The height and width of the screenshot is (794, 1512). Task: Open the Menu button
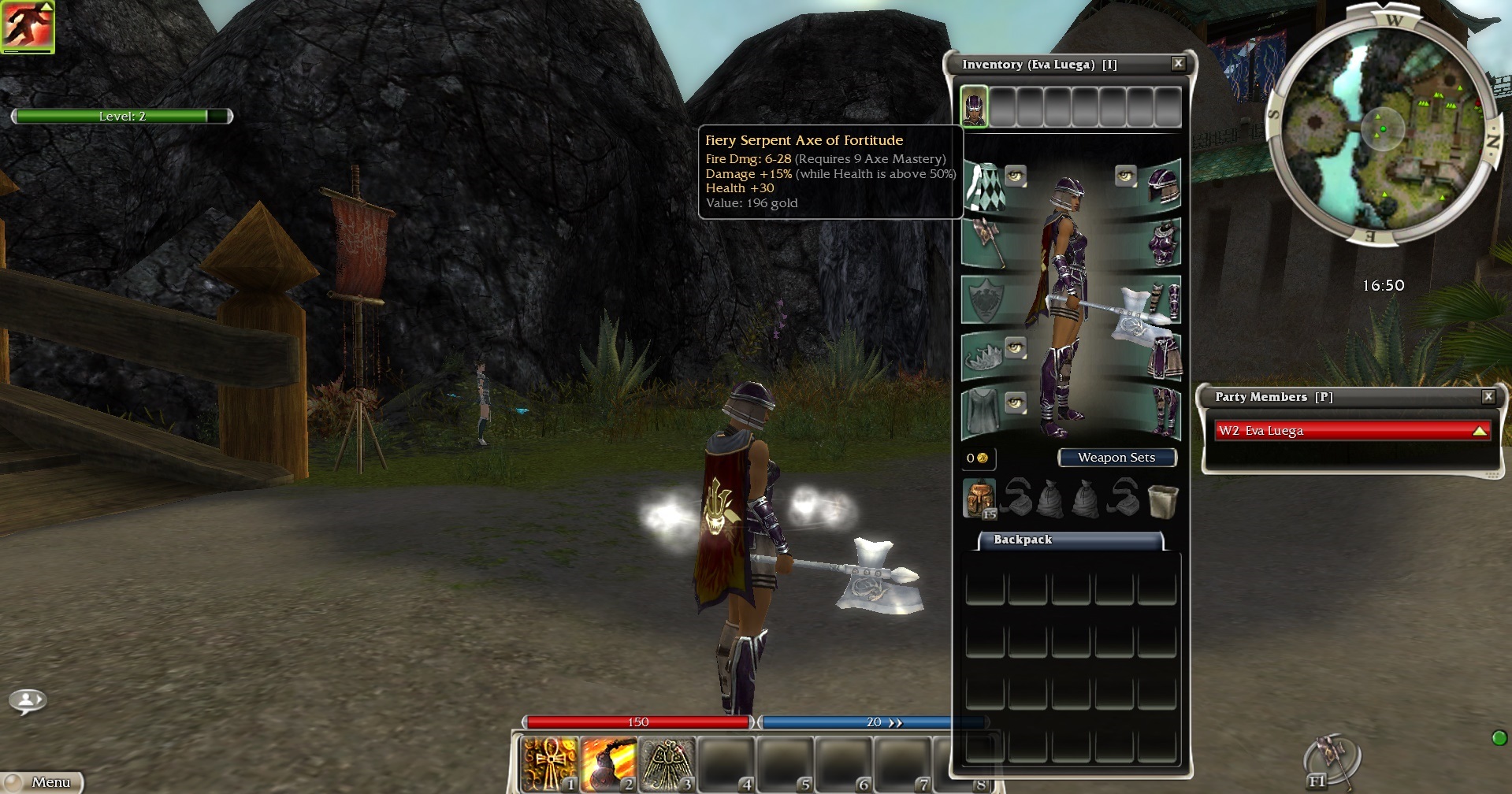[x=43, y=781]
